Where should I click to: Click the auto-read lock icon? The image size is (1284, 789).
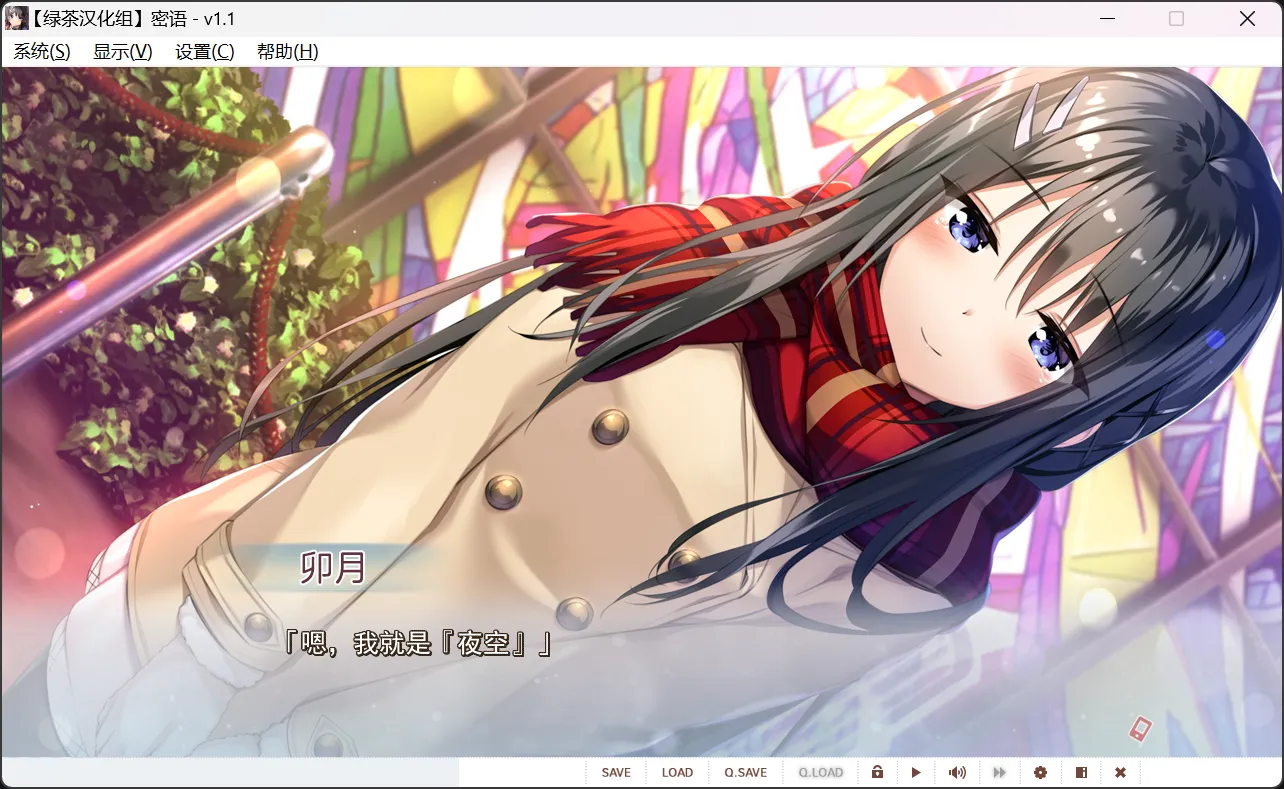point(877,772)
